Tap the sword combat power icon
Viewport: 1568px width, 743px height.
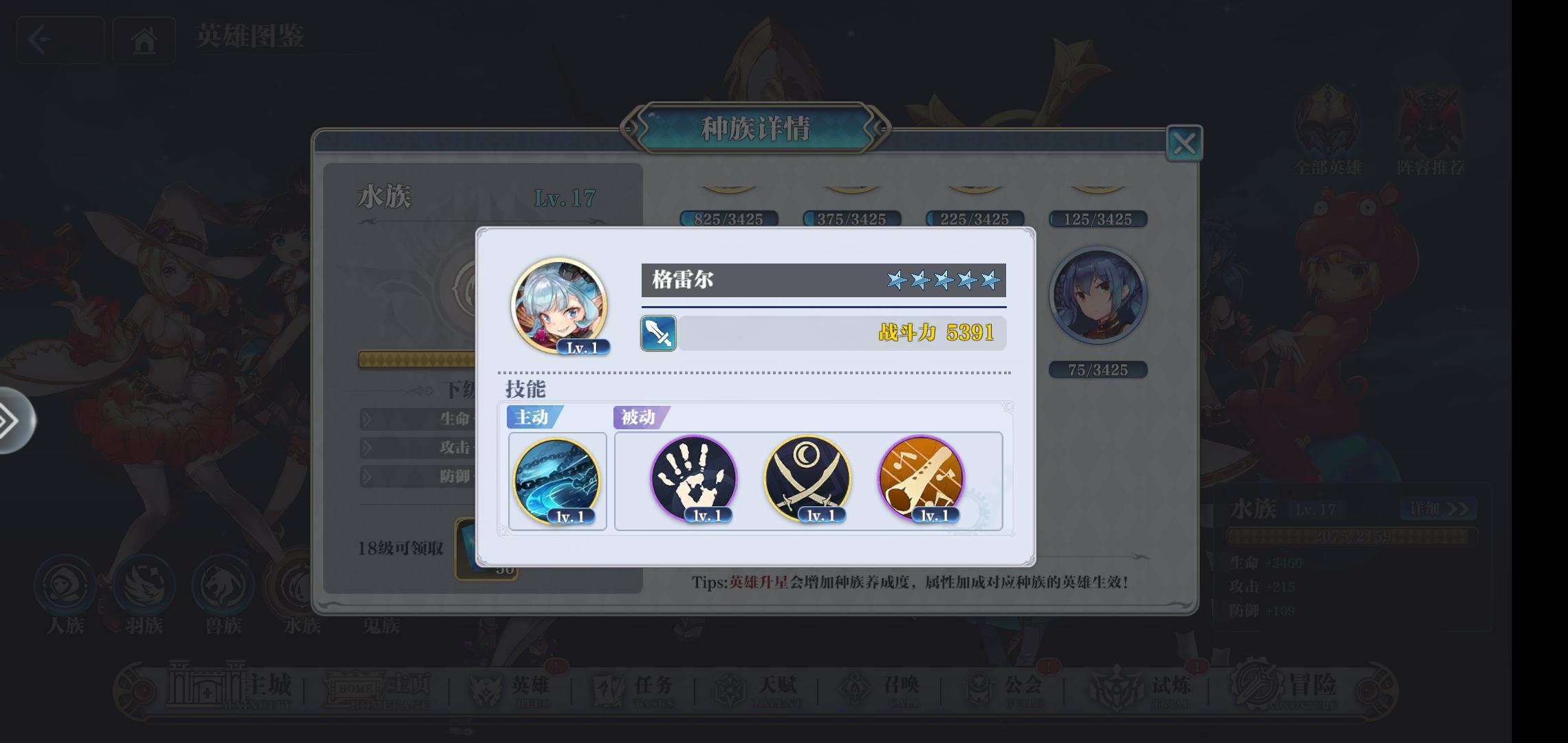[x=657, y=333]
